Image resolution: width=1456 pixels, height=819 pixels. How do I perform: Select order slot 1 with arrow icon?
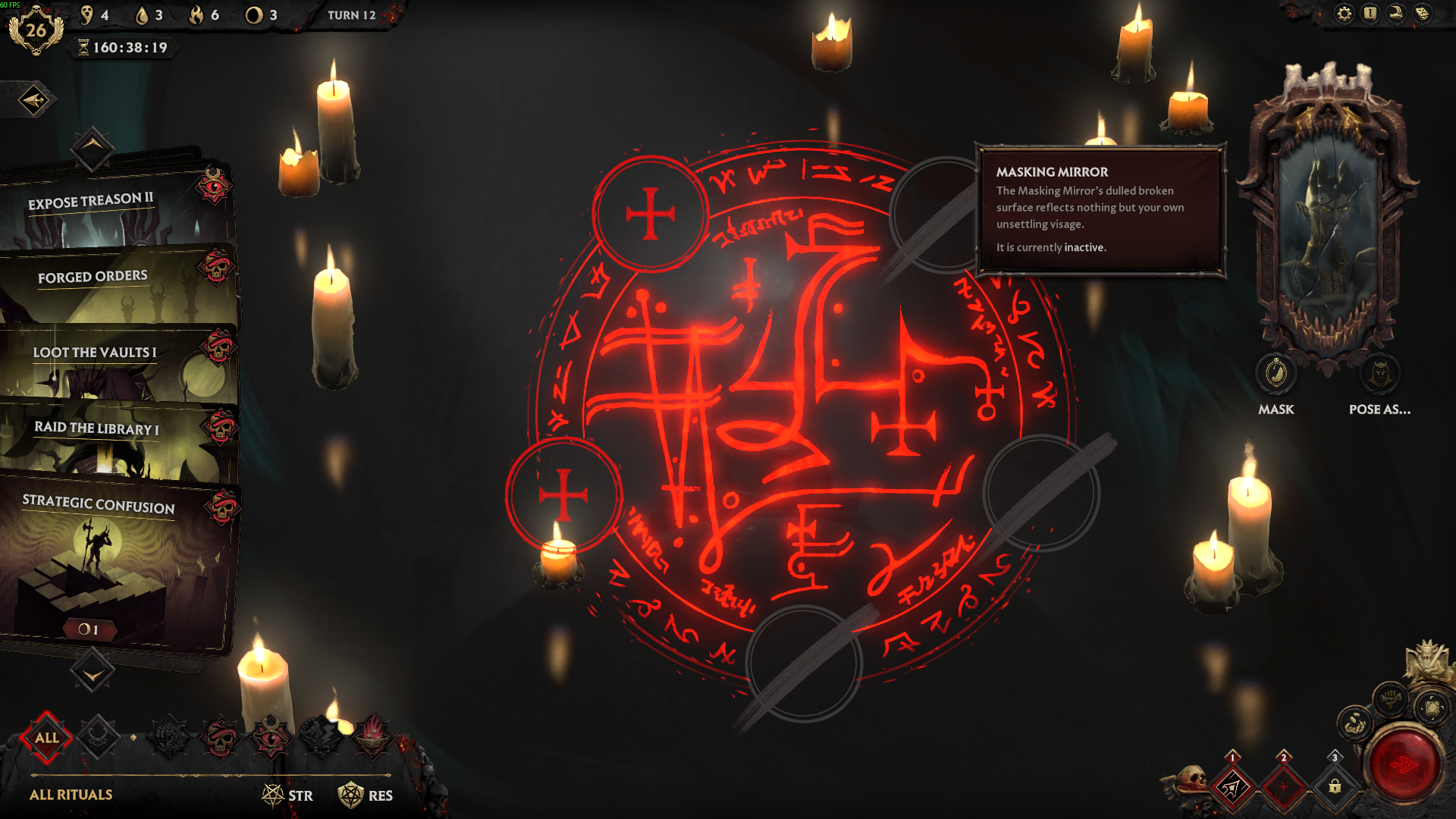tap(1232, 786)
